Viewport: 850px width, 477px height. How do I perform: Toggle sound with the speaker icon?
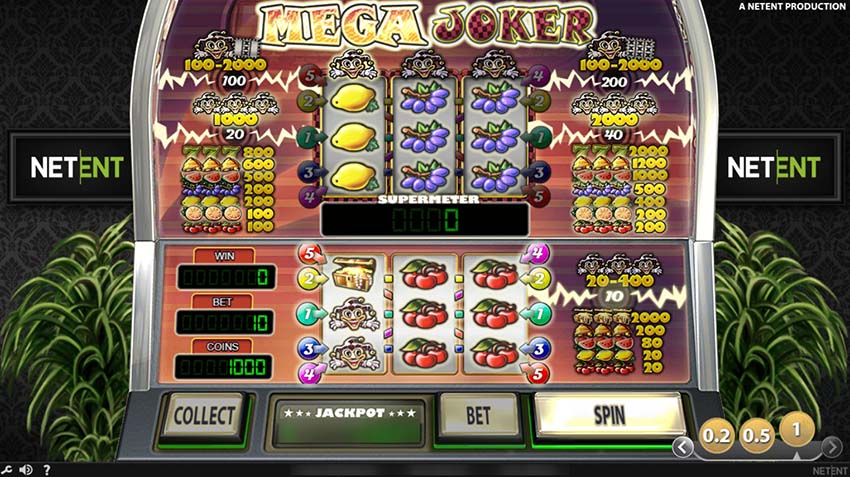tap(27, 469)
